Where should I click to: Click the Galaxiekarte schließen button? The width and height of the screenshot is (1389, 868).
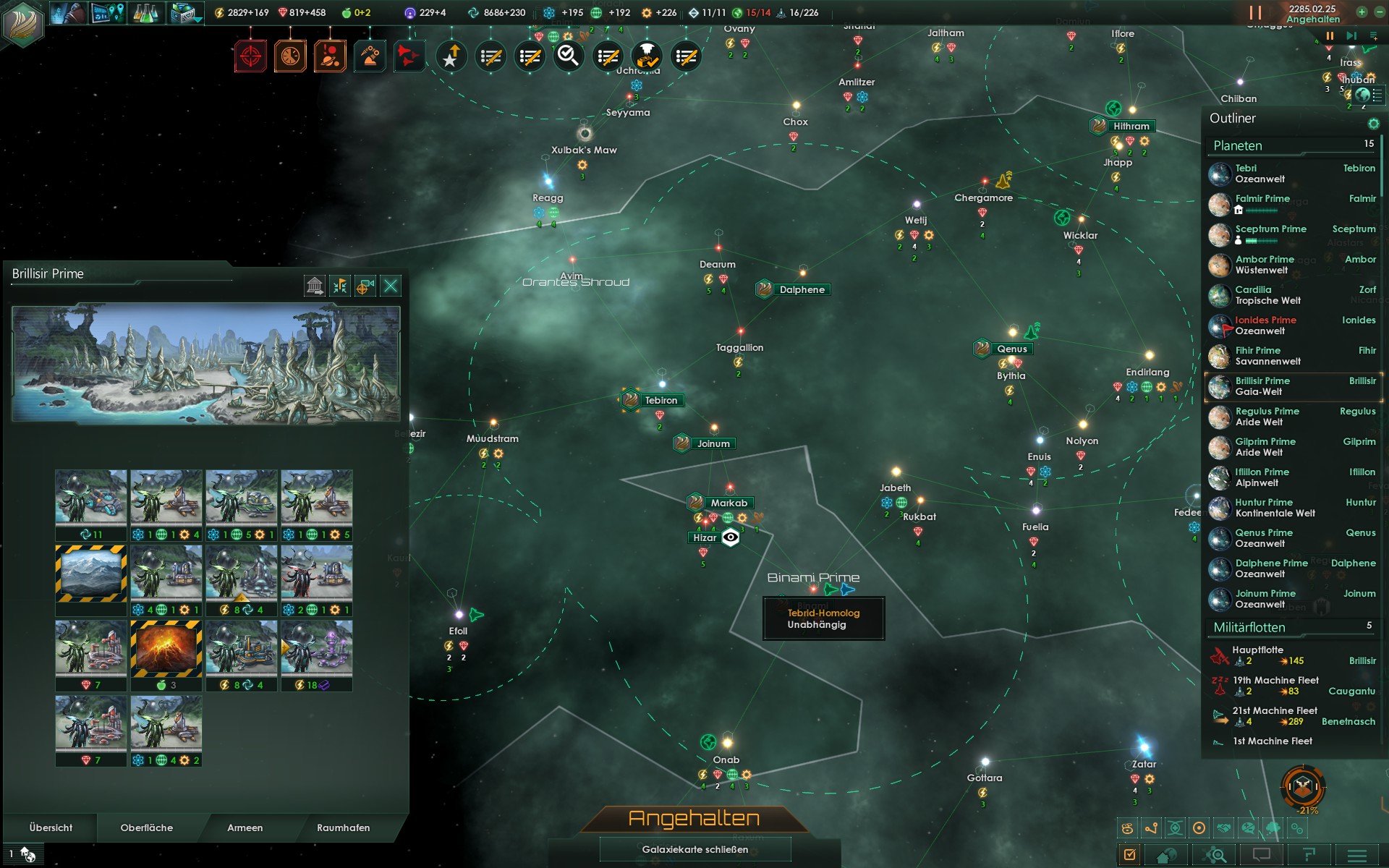click(694, 850)
